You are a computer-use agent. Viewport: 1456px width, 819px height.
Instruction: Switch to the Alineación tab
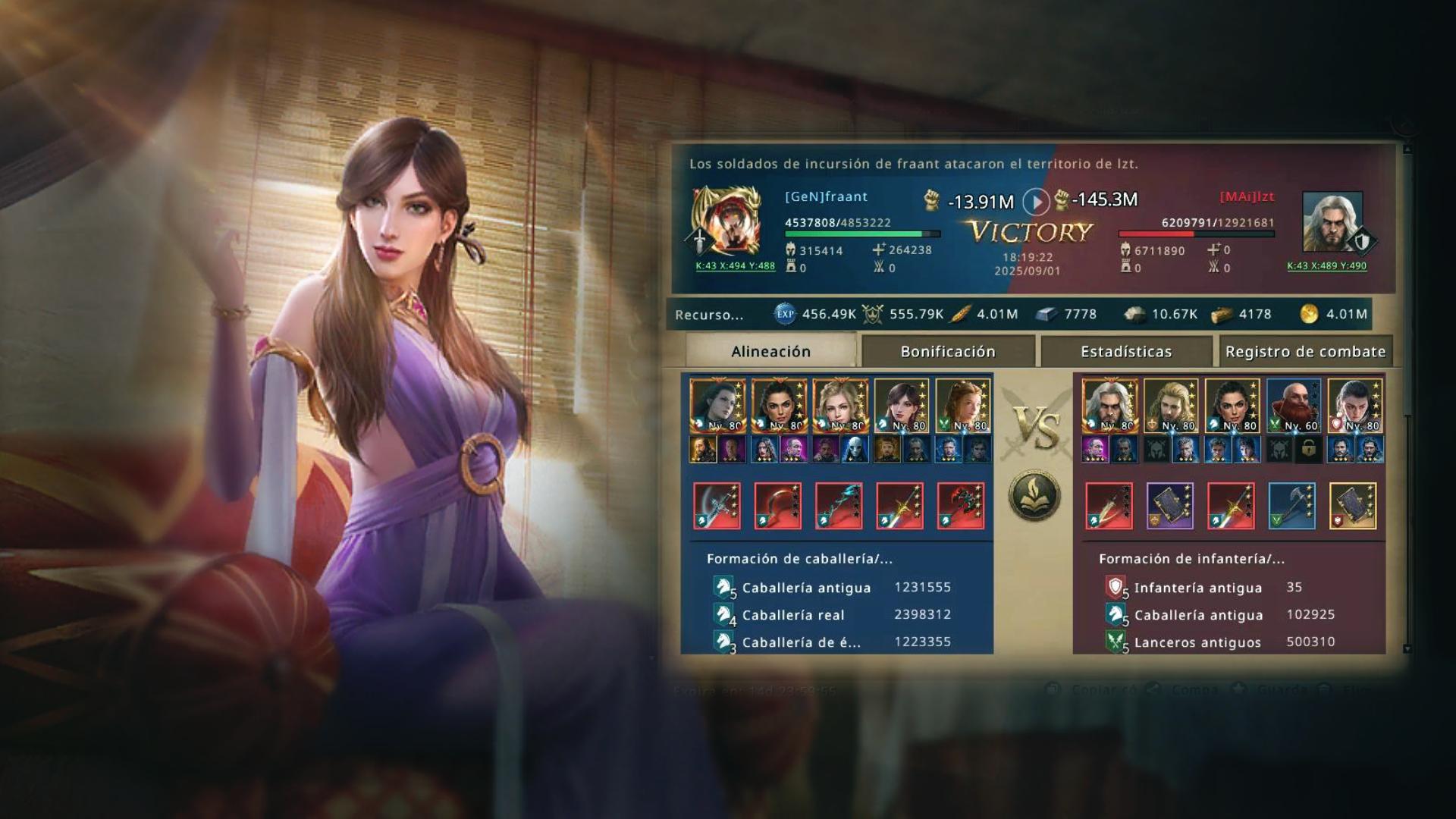[x=770, y=352]
